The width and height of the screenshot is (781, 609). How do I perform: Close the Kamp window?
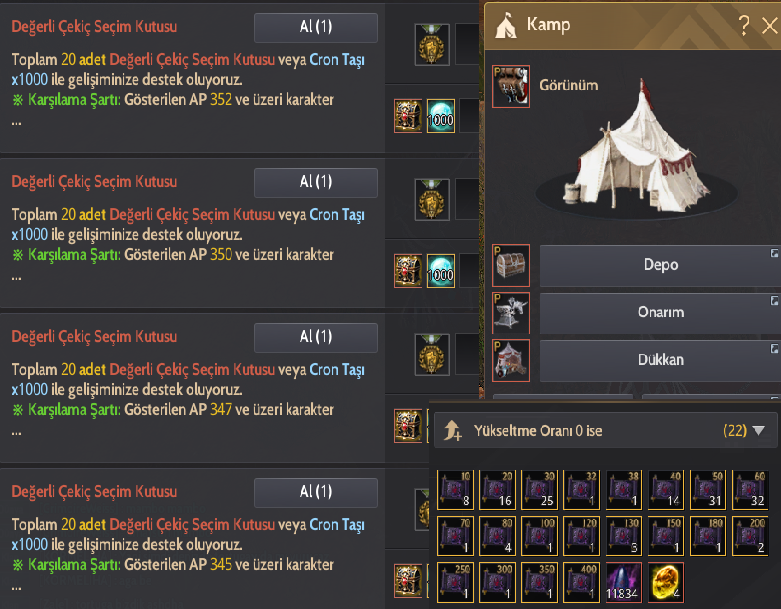point(769,27)
